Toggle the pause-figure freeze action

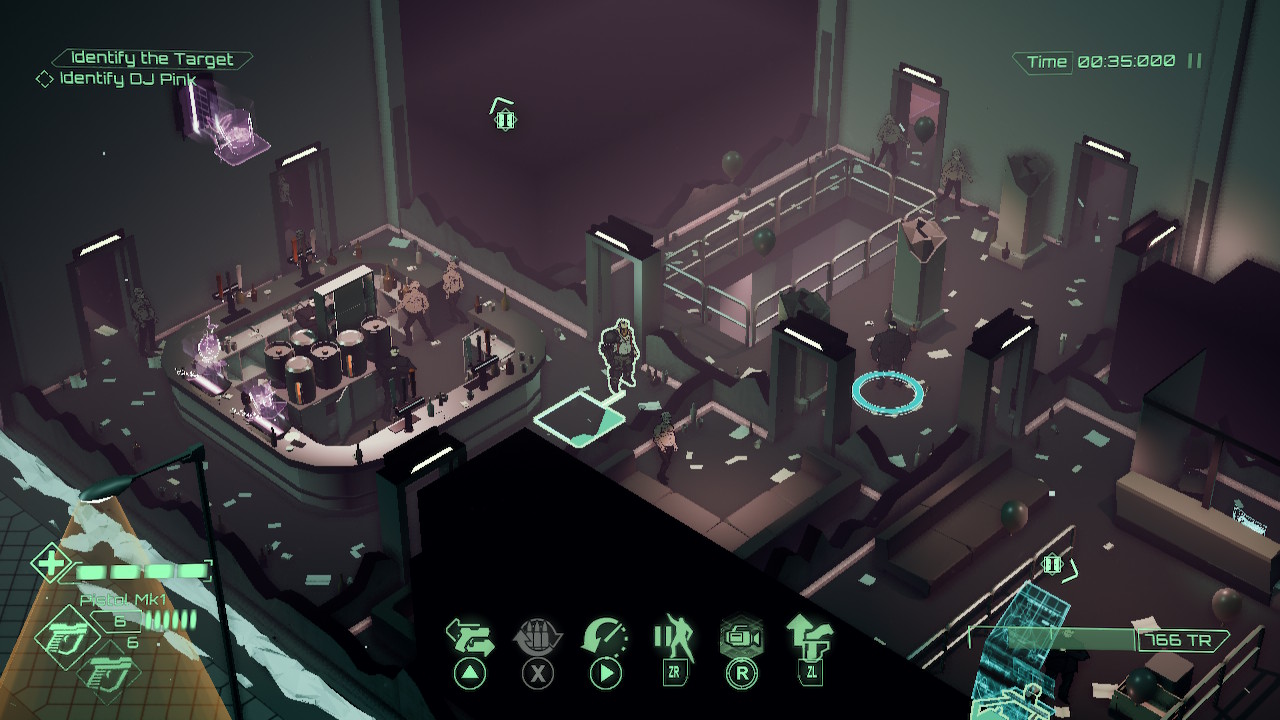[x=673, y=636]
